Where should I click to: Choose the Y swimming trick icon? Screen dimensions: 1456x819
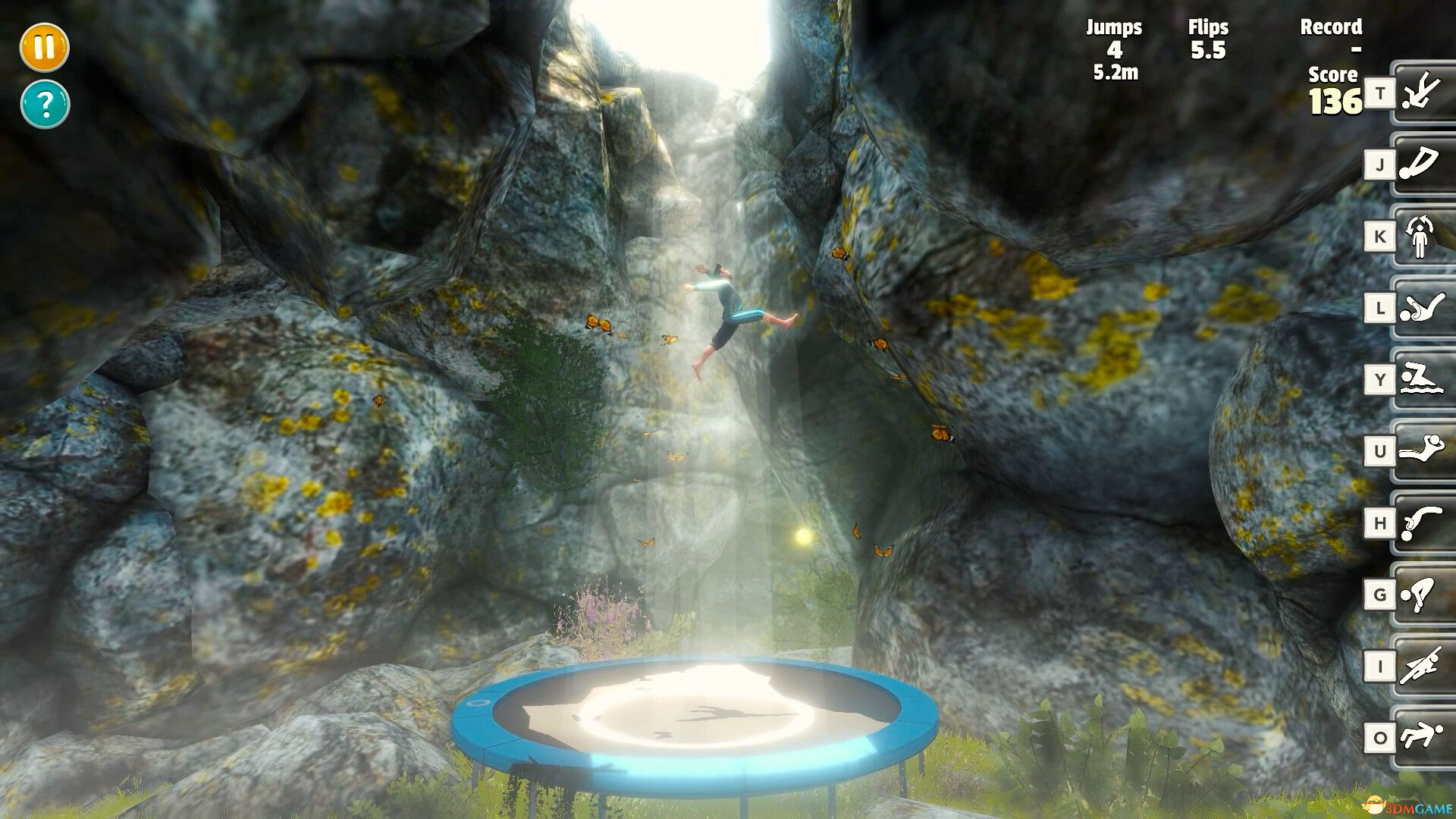1424,378
